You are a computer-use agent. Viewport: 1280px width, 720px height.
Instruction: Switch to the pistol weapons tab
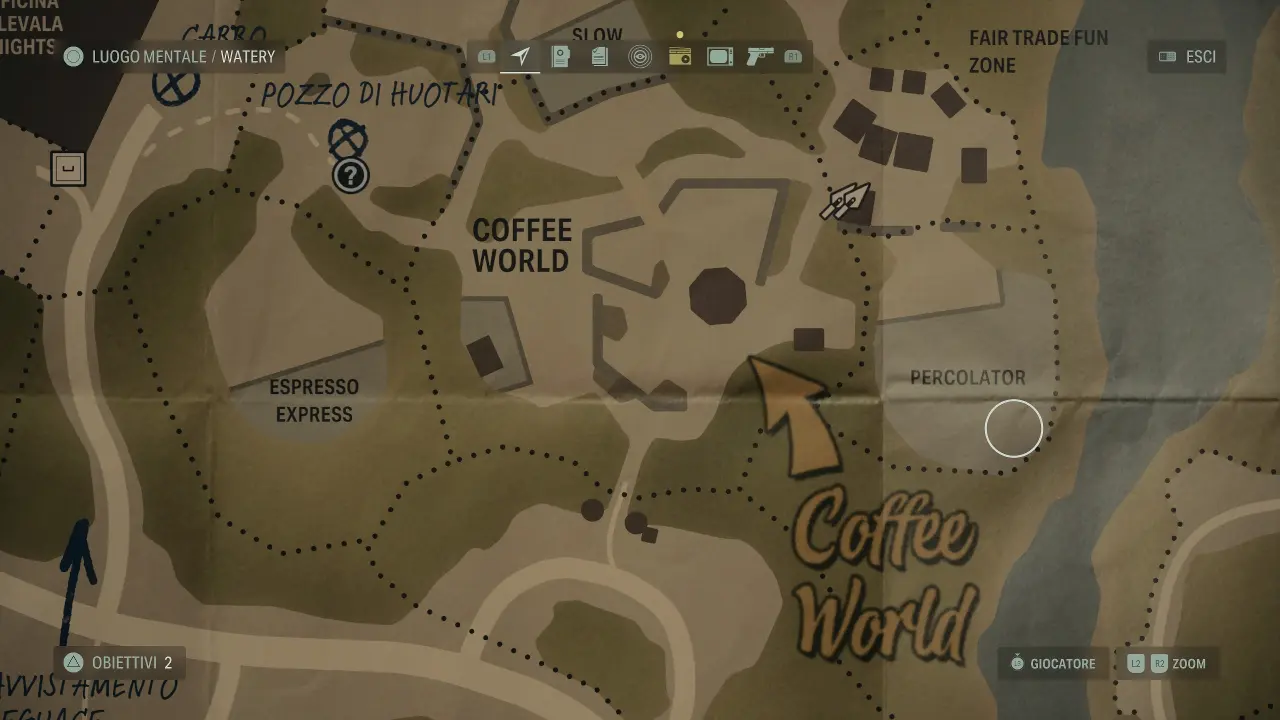[x=760, y=57]
